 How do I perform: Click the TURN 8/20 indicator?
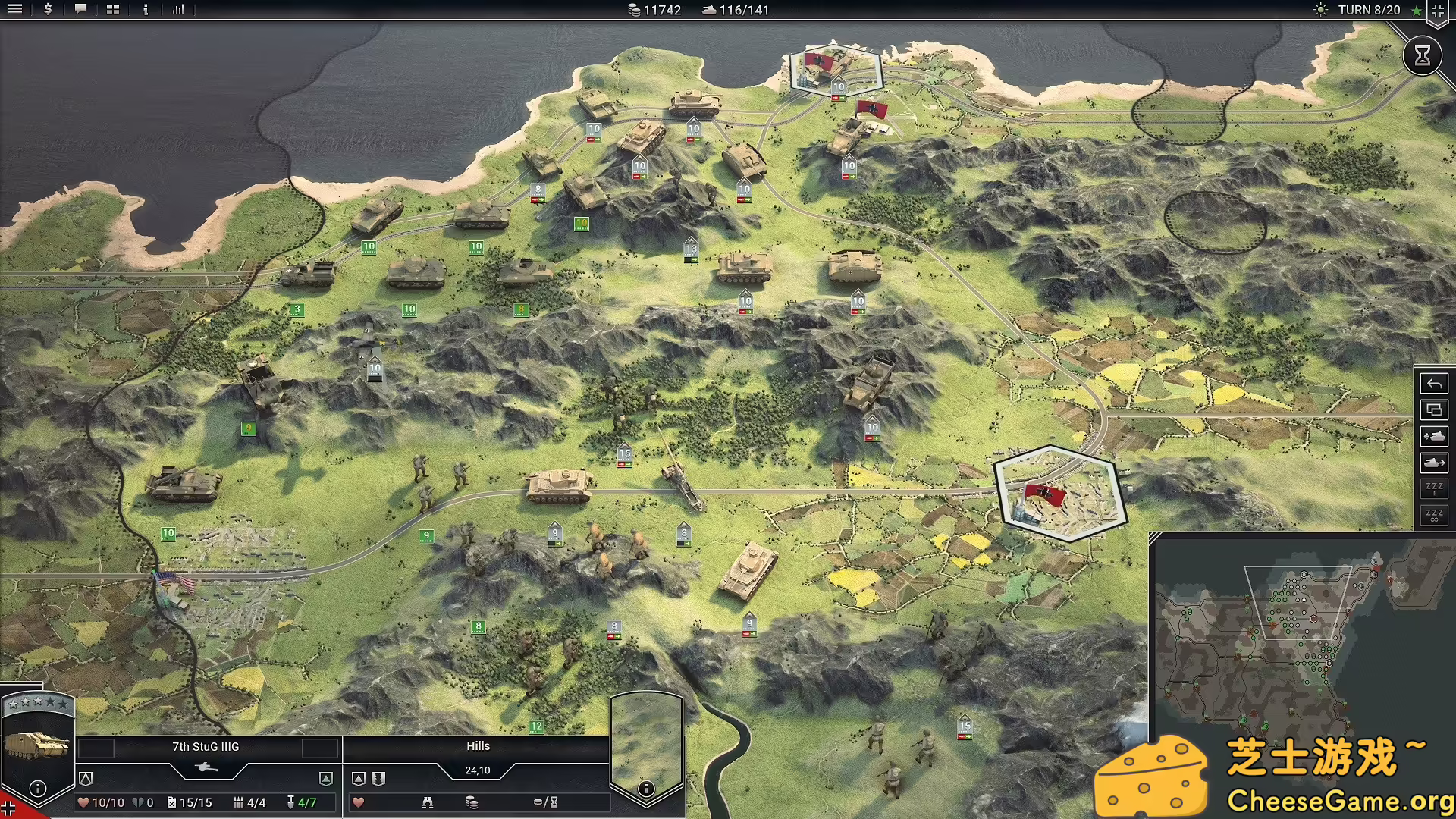1370,10
